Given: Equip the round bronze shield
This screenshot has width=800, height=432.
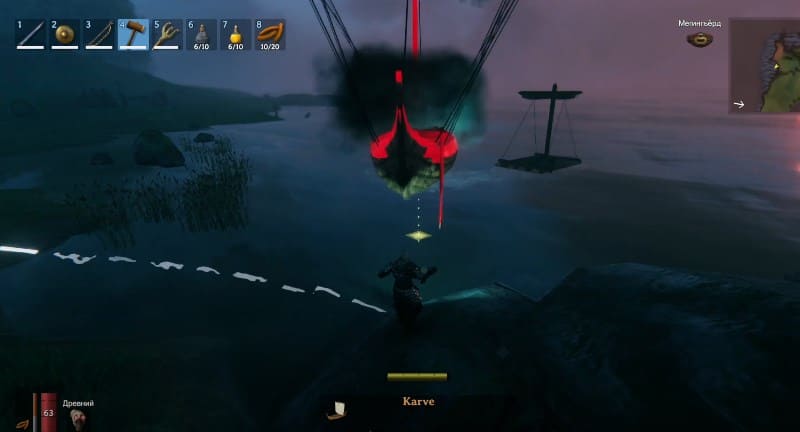Looking at the screenshot, I should (65, 35).
